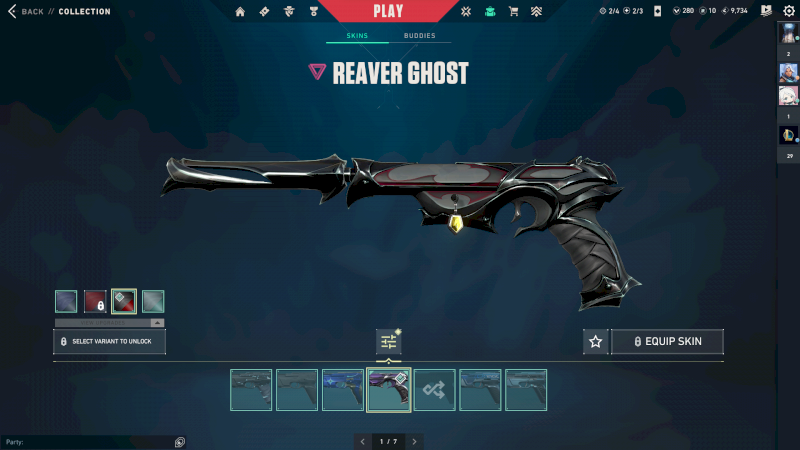Expand the View Upgrades bar

click(x=109, y=323)
